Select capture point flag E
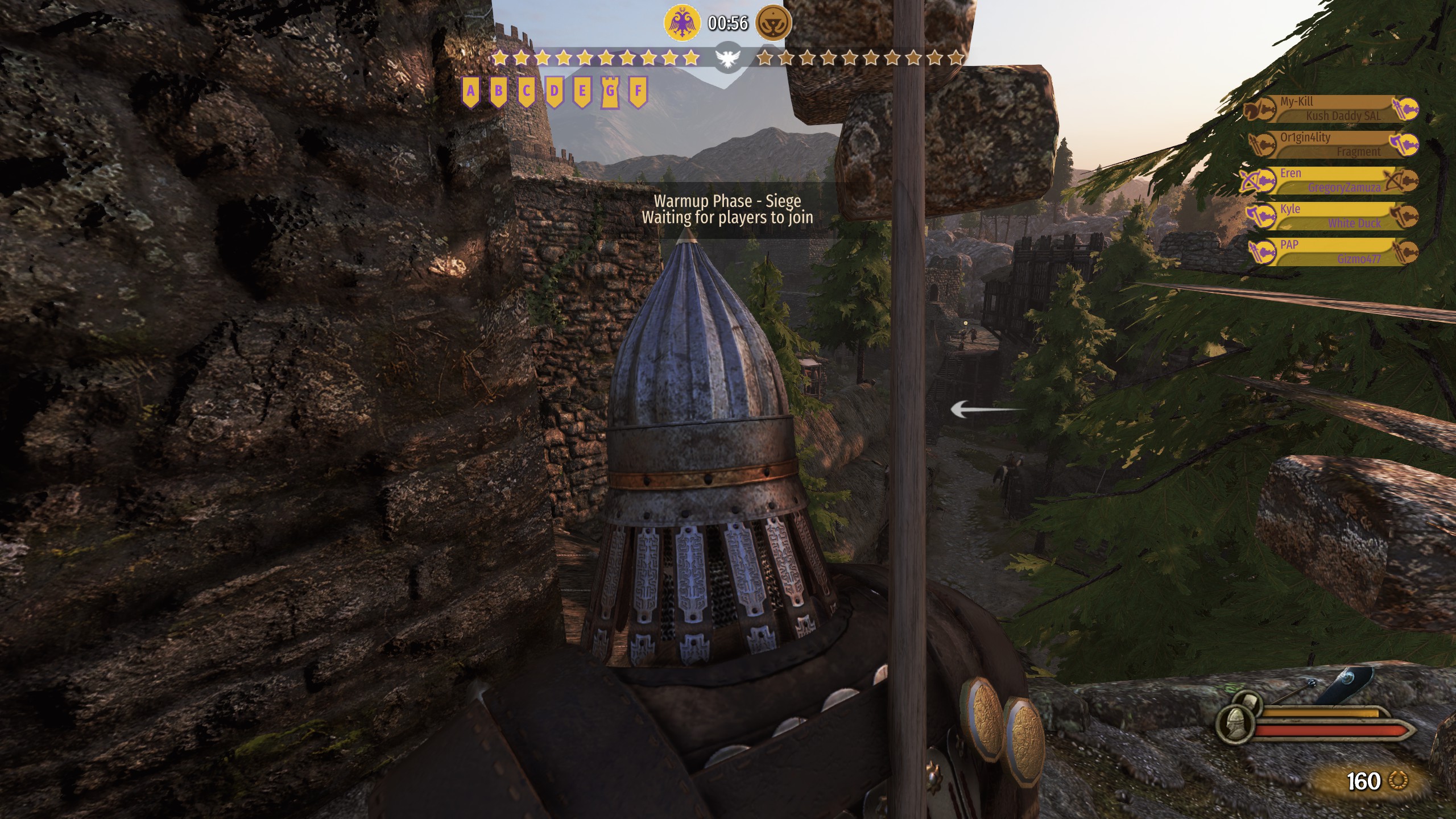The width and height of the screenshot is (1456, 819). 582,92
